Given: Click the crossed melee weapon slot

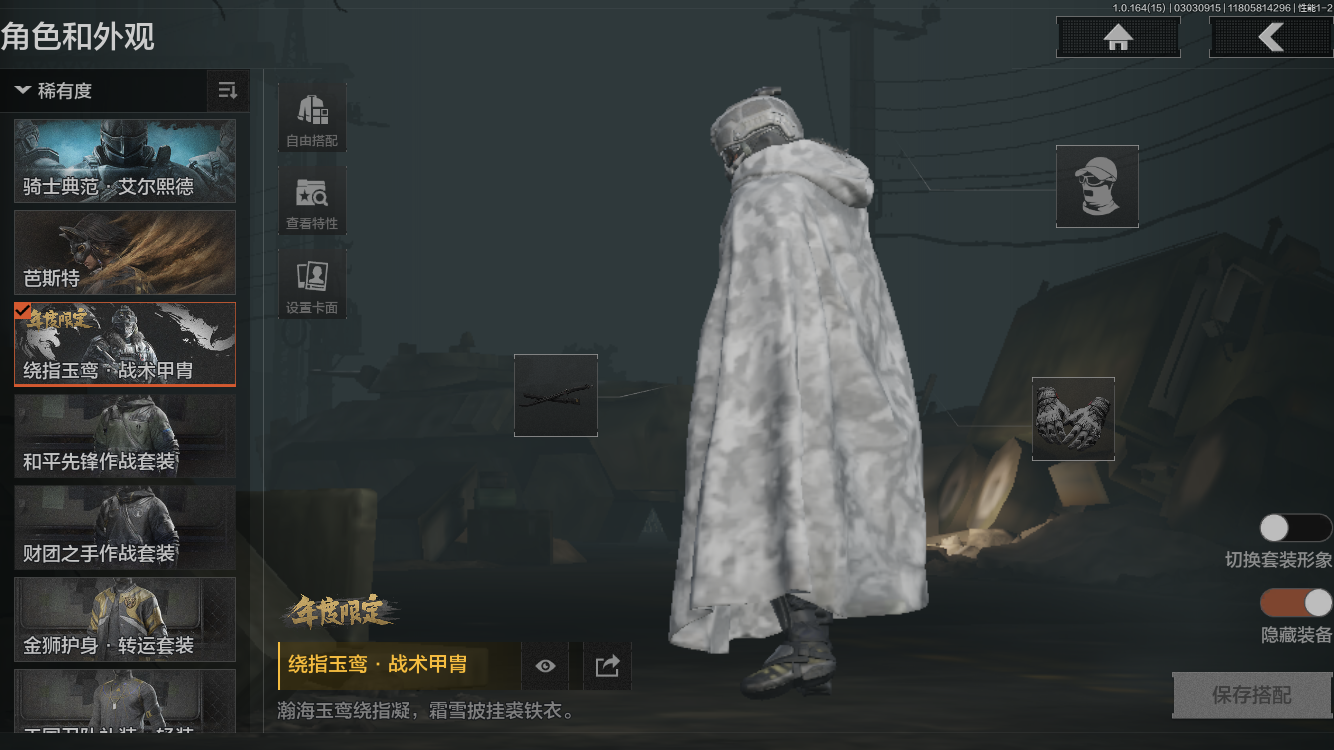Looking at the screenshot, I should [555, 396].
